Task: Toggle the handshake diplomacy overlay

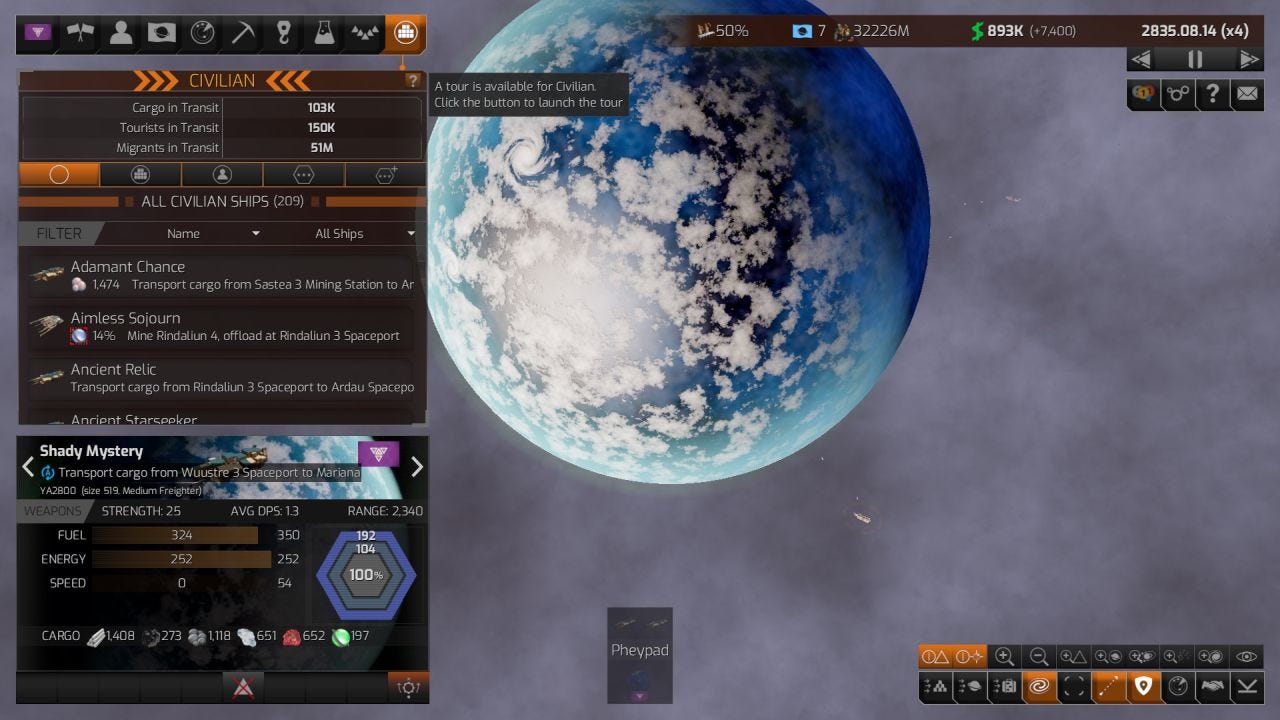Action: (1212, 687)
